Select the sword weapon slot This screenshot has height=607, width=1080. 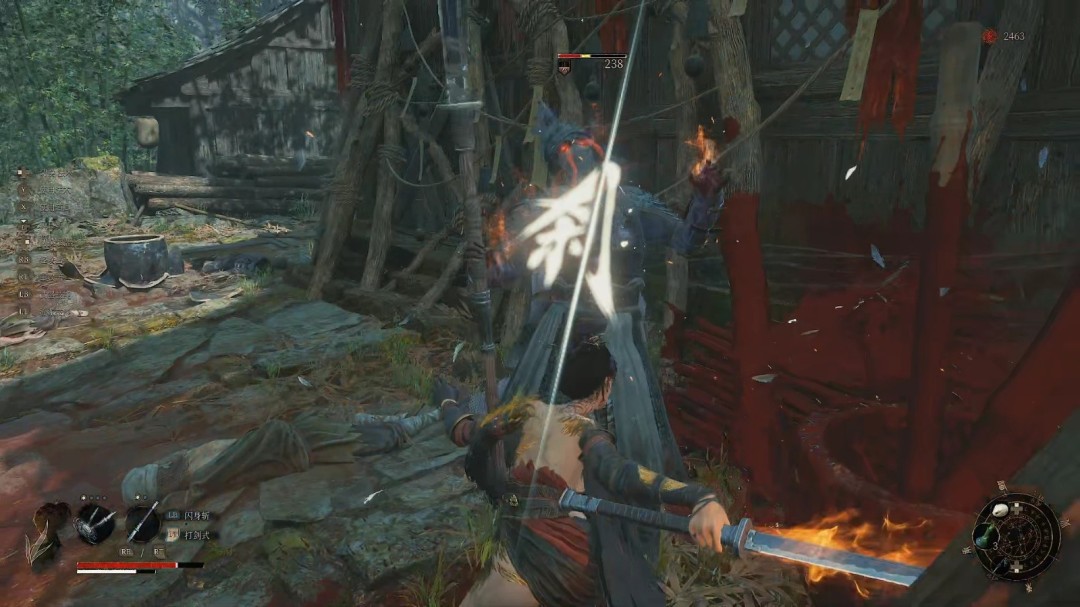[142, 522]
